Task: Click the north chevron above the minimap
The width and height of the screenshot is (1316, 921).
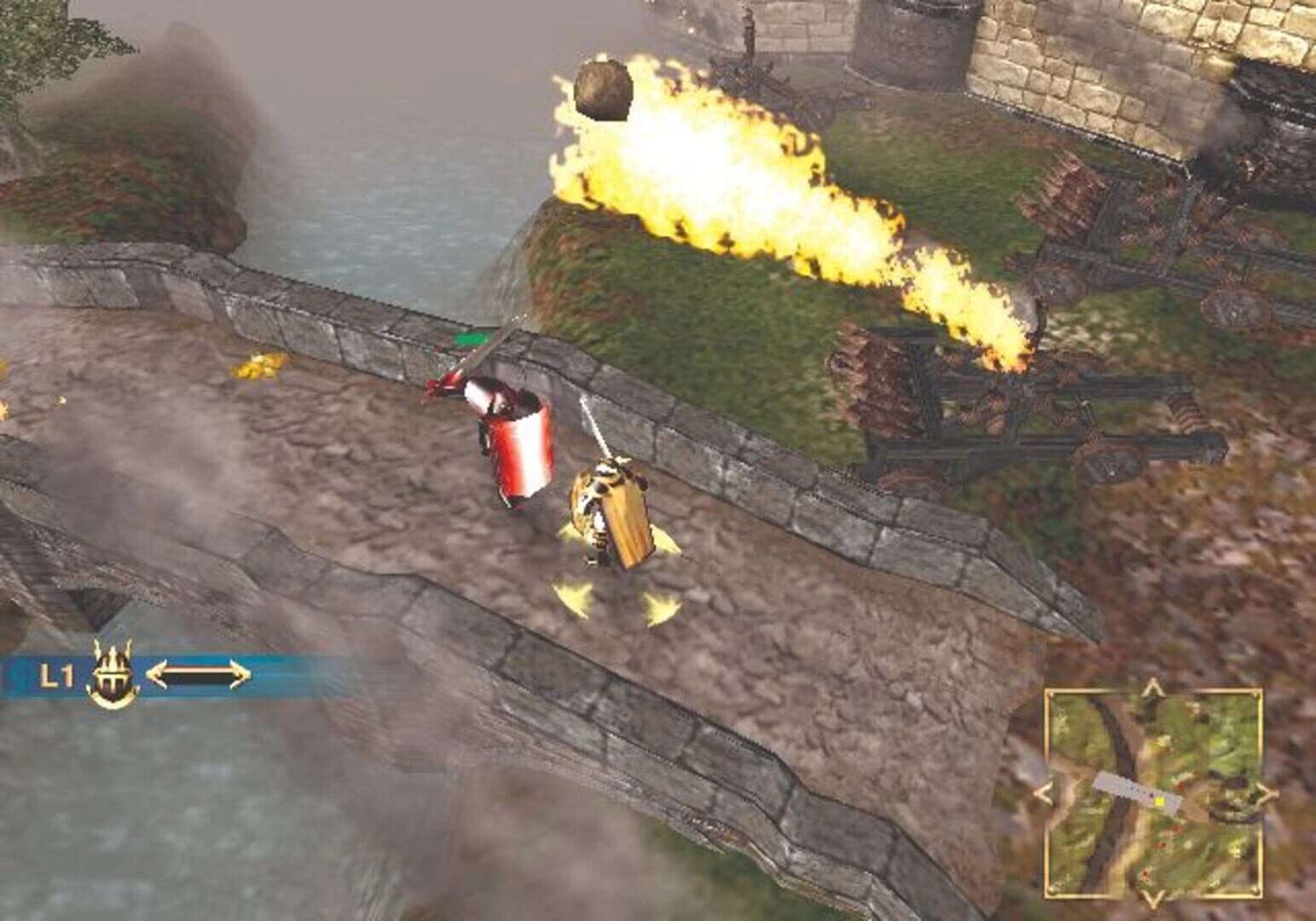Action: pos(1152,686)
